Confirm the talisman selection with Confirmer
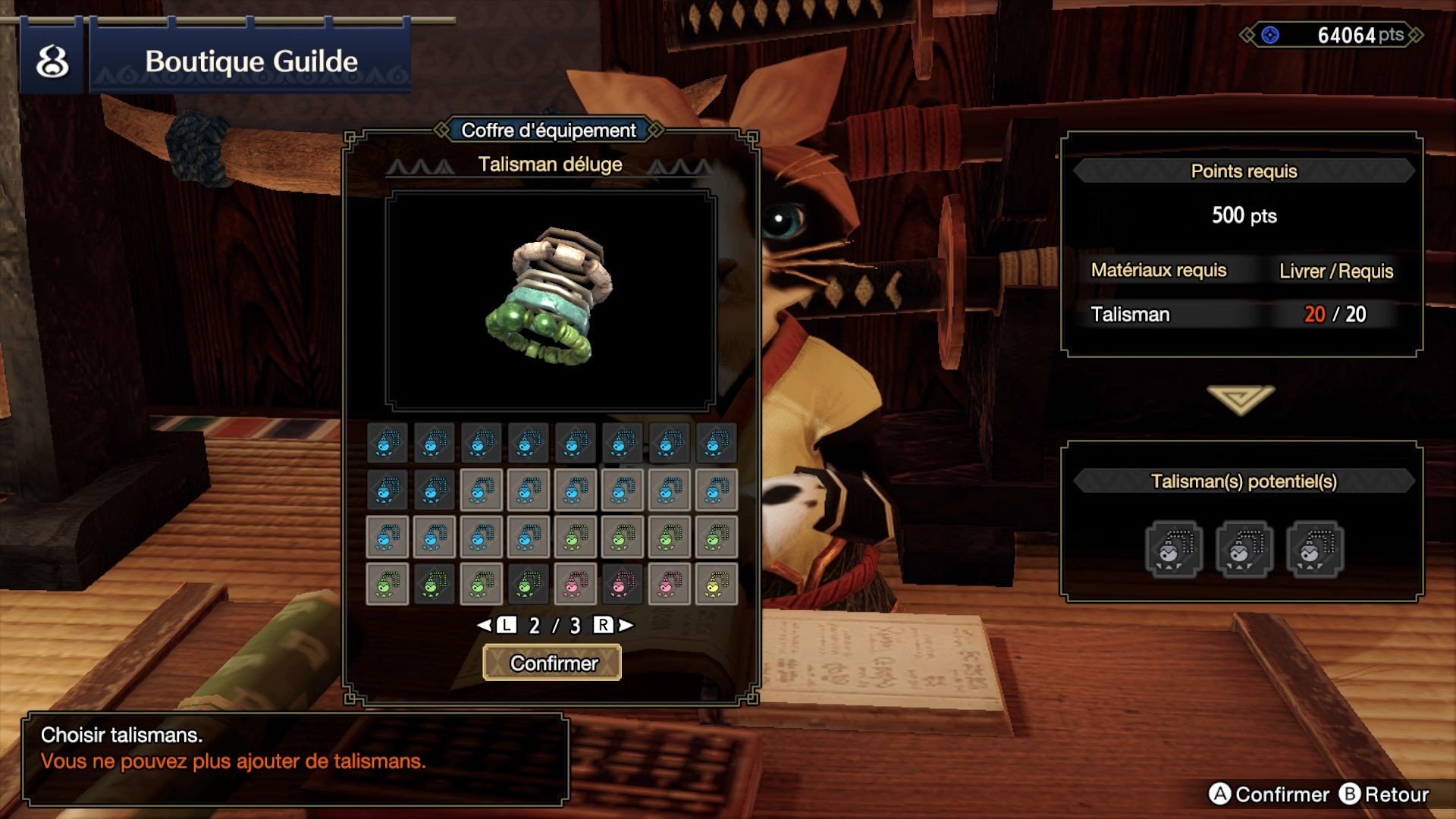Viewport: 1456px width, 819px height. (x=552, y=663)
